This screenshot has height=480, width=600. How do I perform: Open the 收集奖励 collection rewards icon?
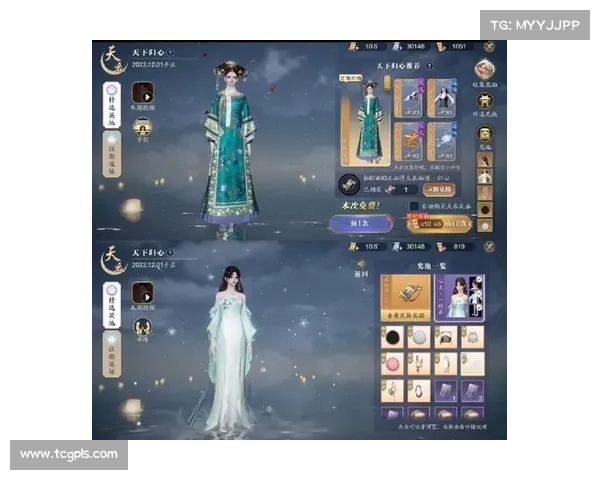click(x=485, y=70)
